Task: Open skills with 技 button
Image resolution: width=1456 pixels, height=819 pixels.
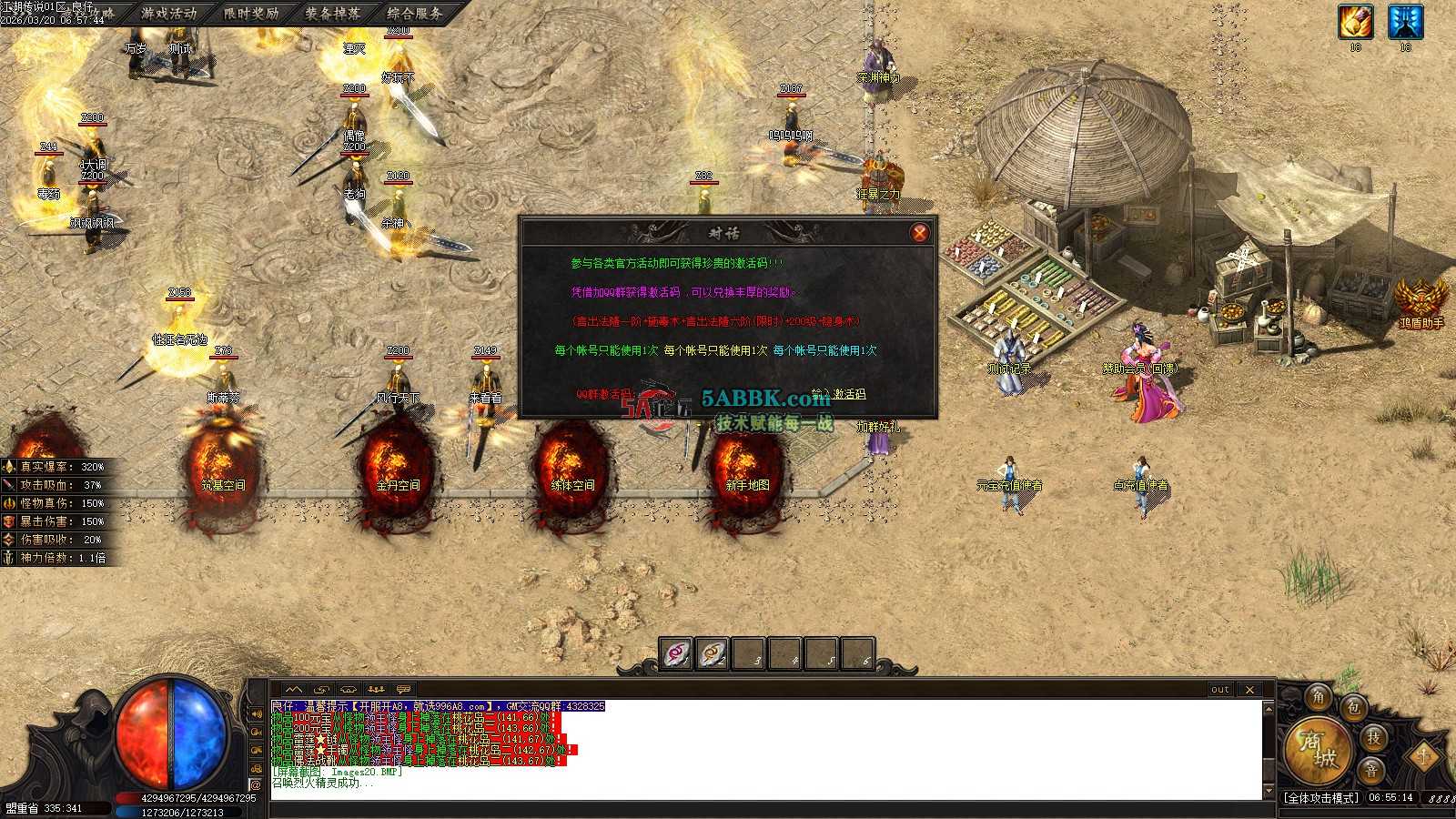Action: [1374, 737]
